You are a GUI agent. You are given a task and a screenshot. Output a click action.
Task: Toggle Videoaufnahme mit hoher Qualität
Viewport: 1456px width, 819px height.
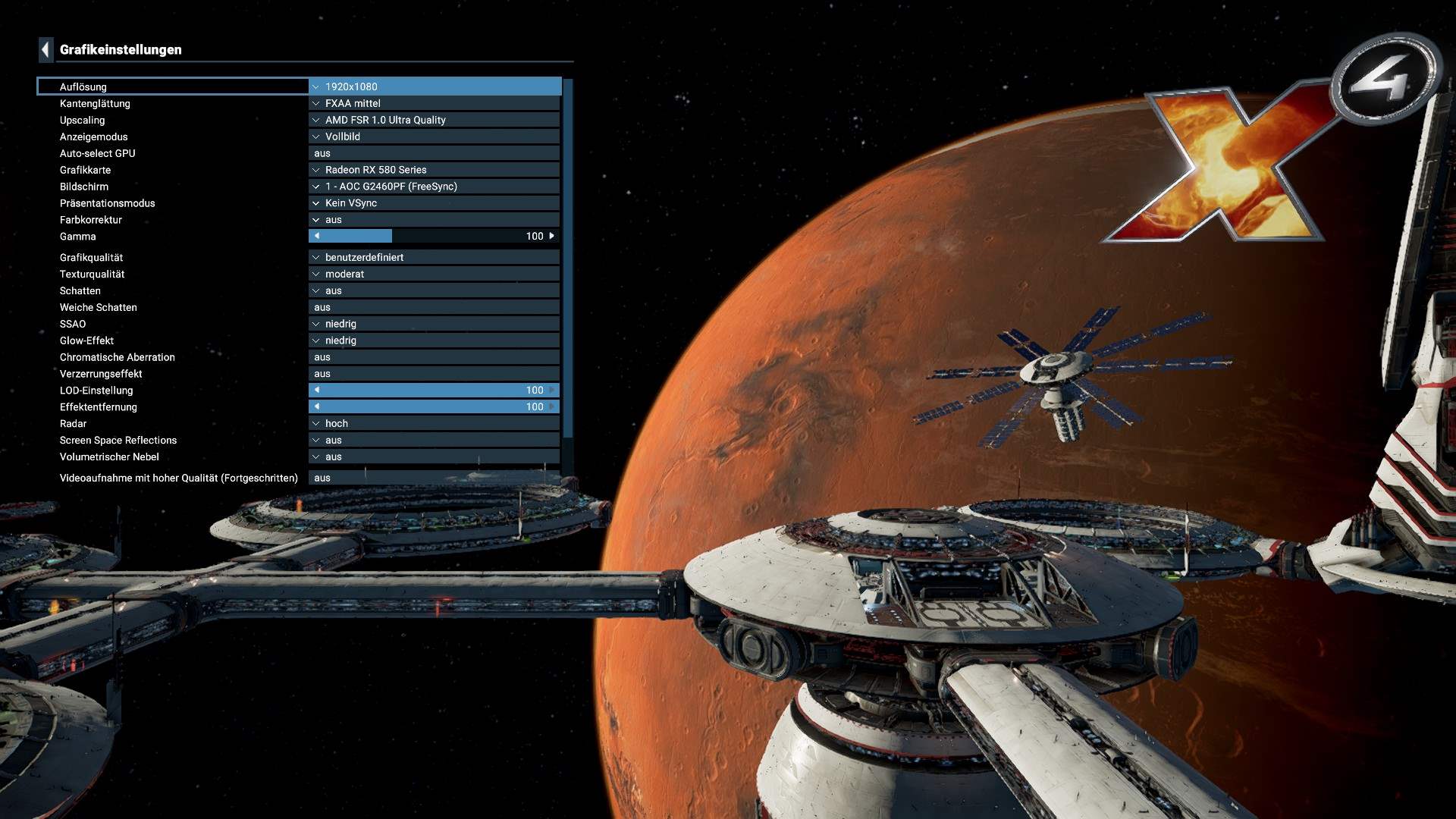[434, 479]
